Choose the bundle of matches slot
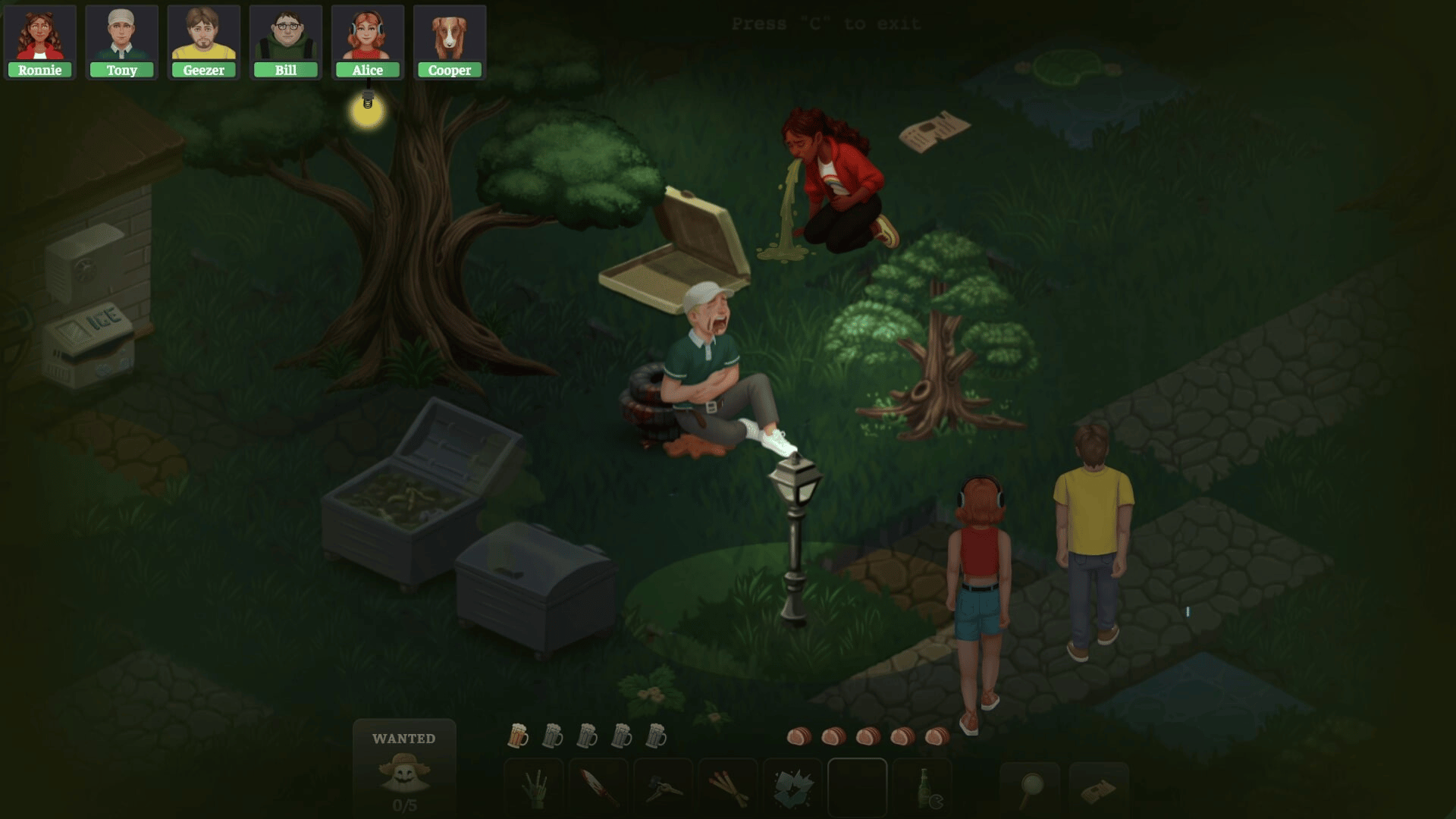1456x819 pixels. 728,789
